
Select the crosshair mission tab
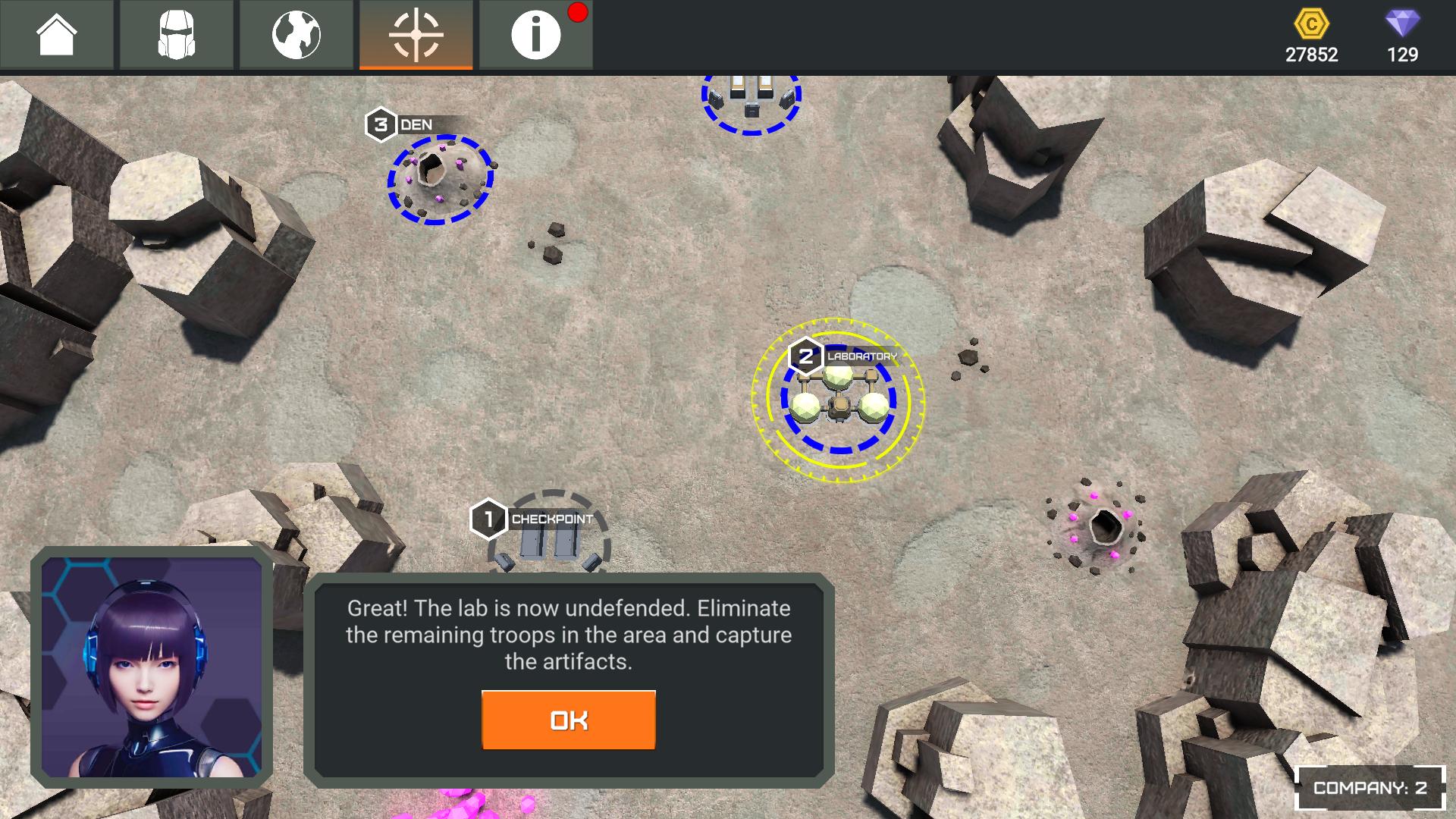point(416,35)
